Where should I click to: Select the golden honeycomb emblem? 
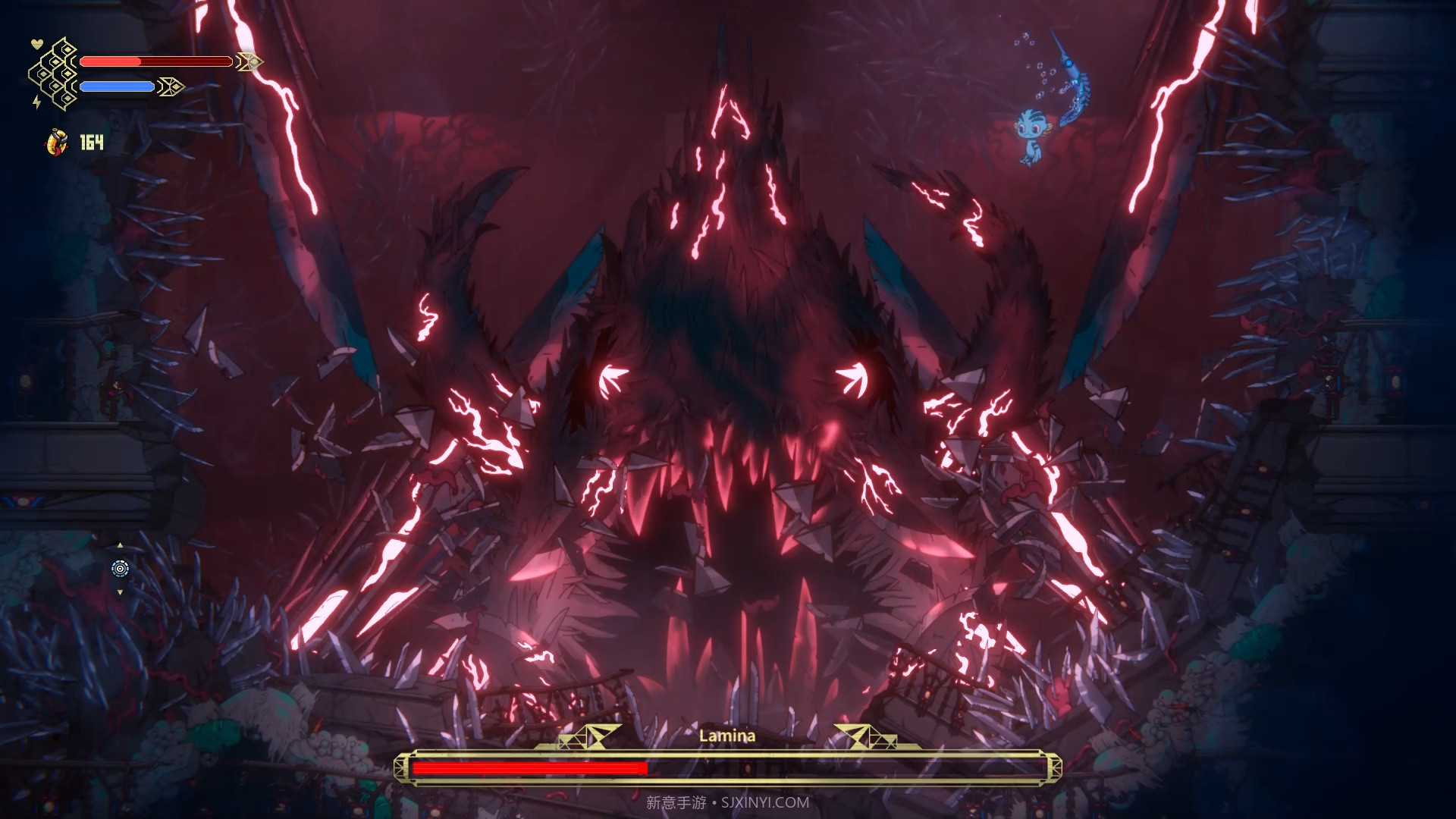pos(55,74)
